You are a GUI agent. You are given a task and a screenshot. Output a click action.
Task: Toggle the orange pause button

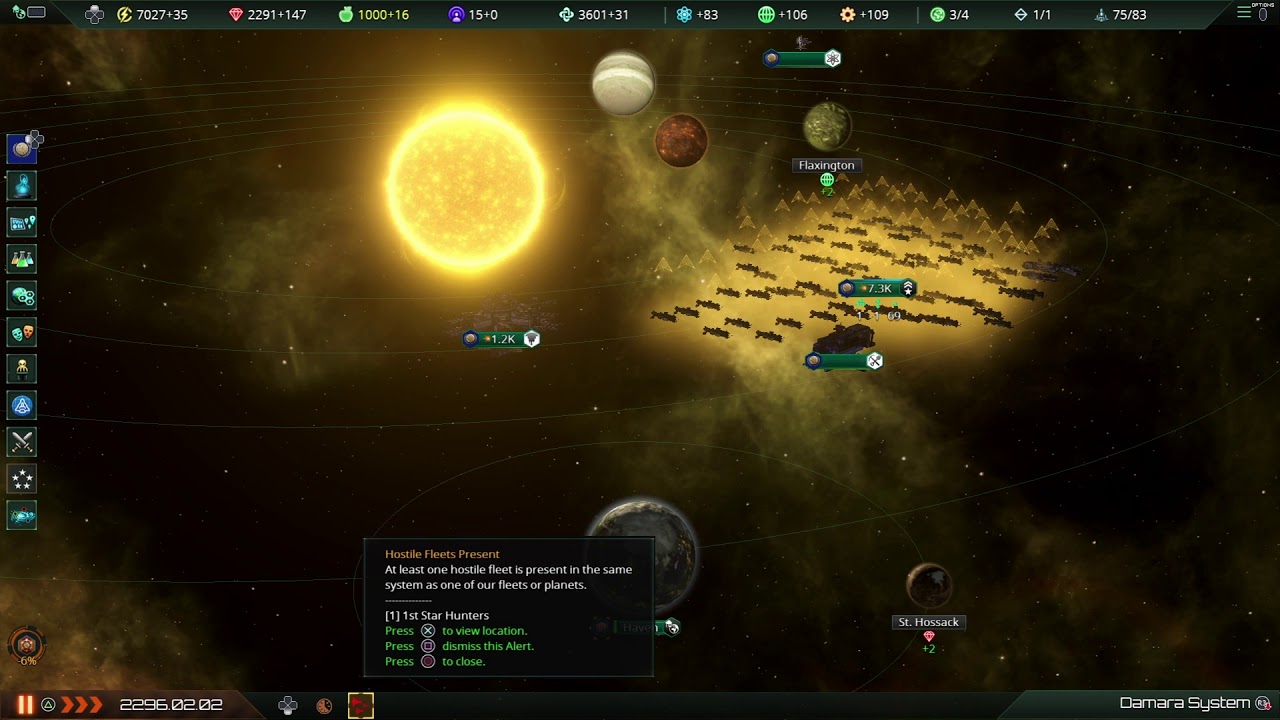point(25,705)
